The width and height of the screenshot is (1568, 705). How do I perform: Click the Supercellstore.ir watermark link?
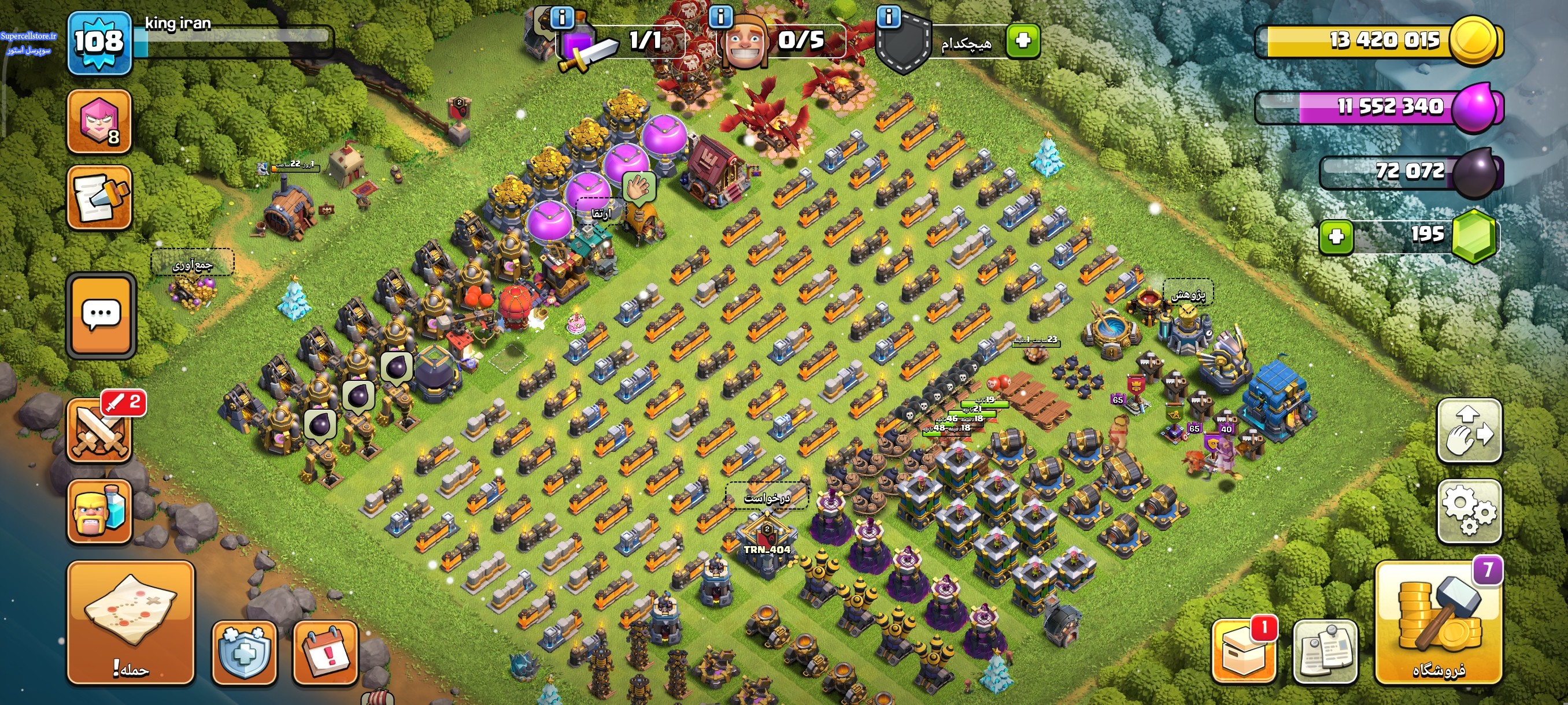[x=28, y=36]
